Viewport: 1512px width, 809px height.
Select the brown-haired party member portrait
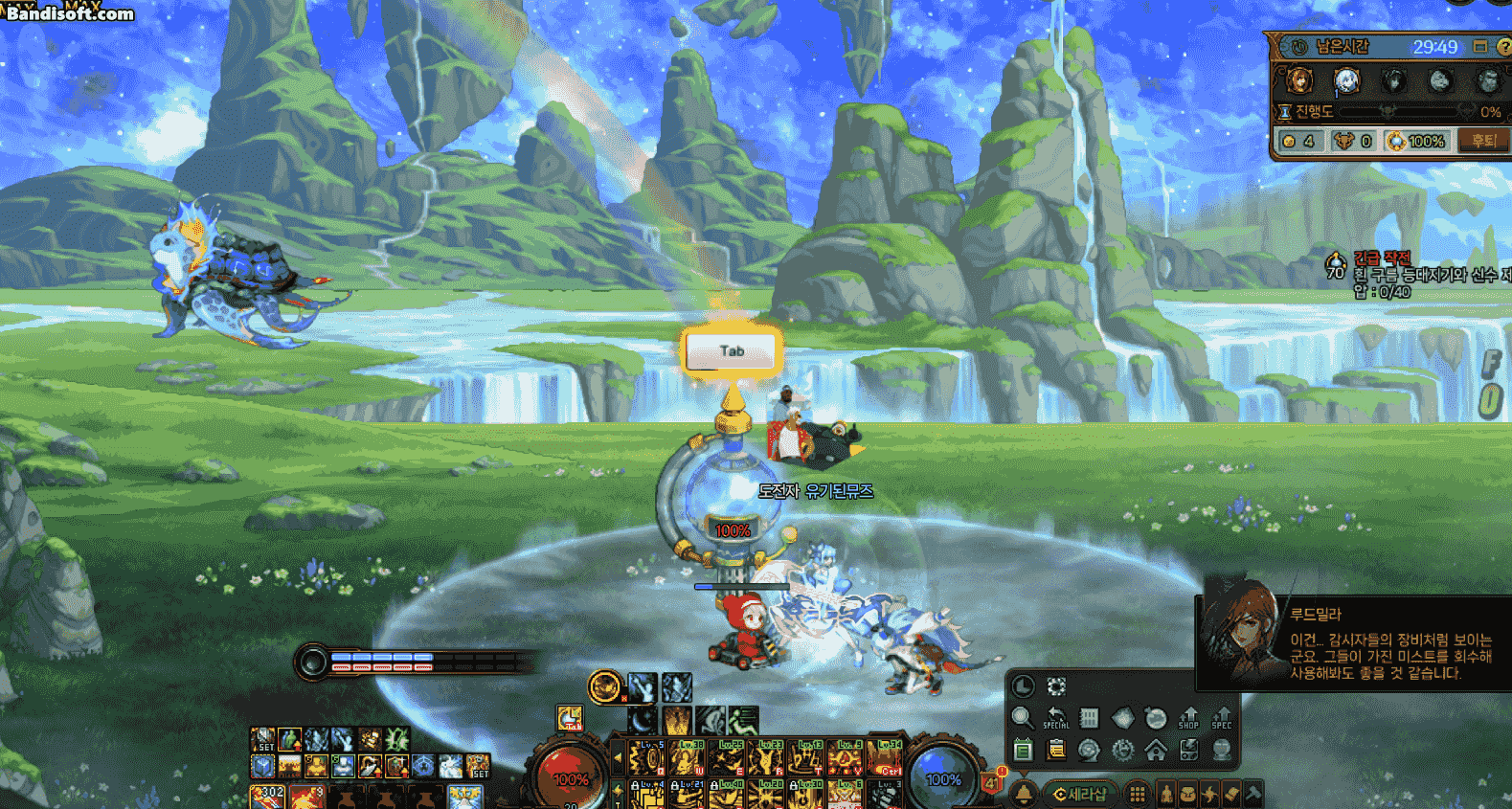[x=1299, y=81]
